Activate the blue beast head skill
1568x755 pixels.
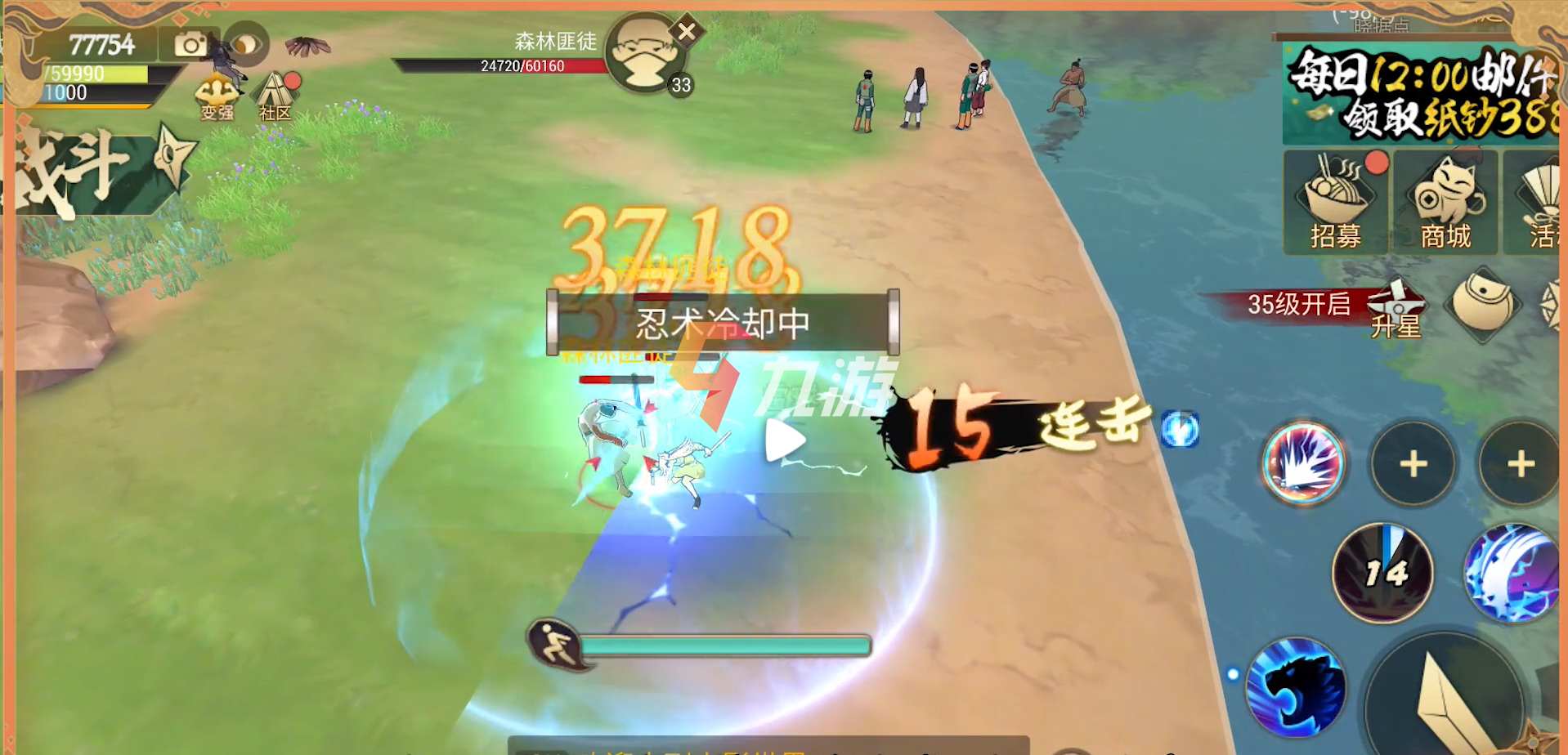(x=1296, y=687)
